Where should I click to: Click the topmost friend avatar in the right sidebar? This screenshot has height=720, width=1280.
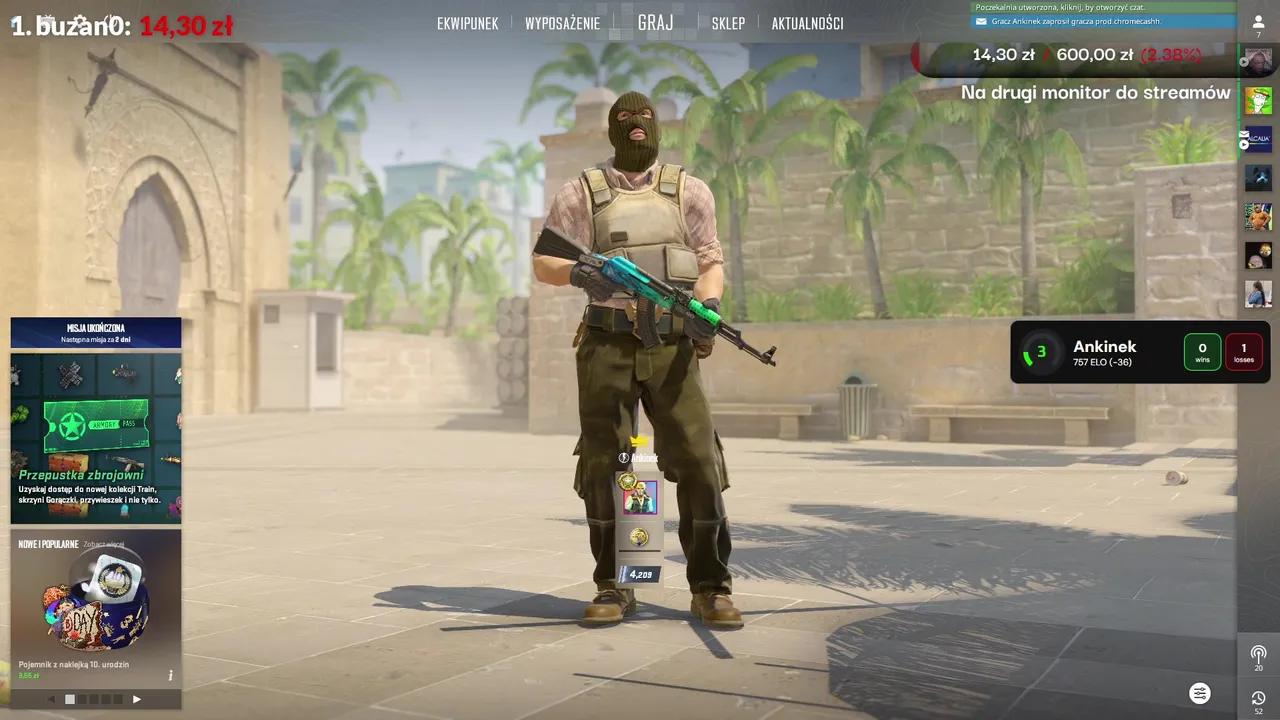[x=1258, y=60]
